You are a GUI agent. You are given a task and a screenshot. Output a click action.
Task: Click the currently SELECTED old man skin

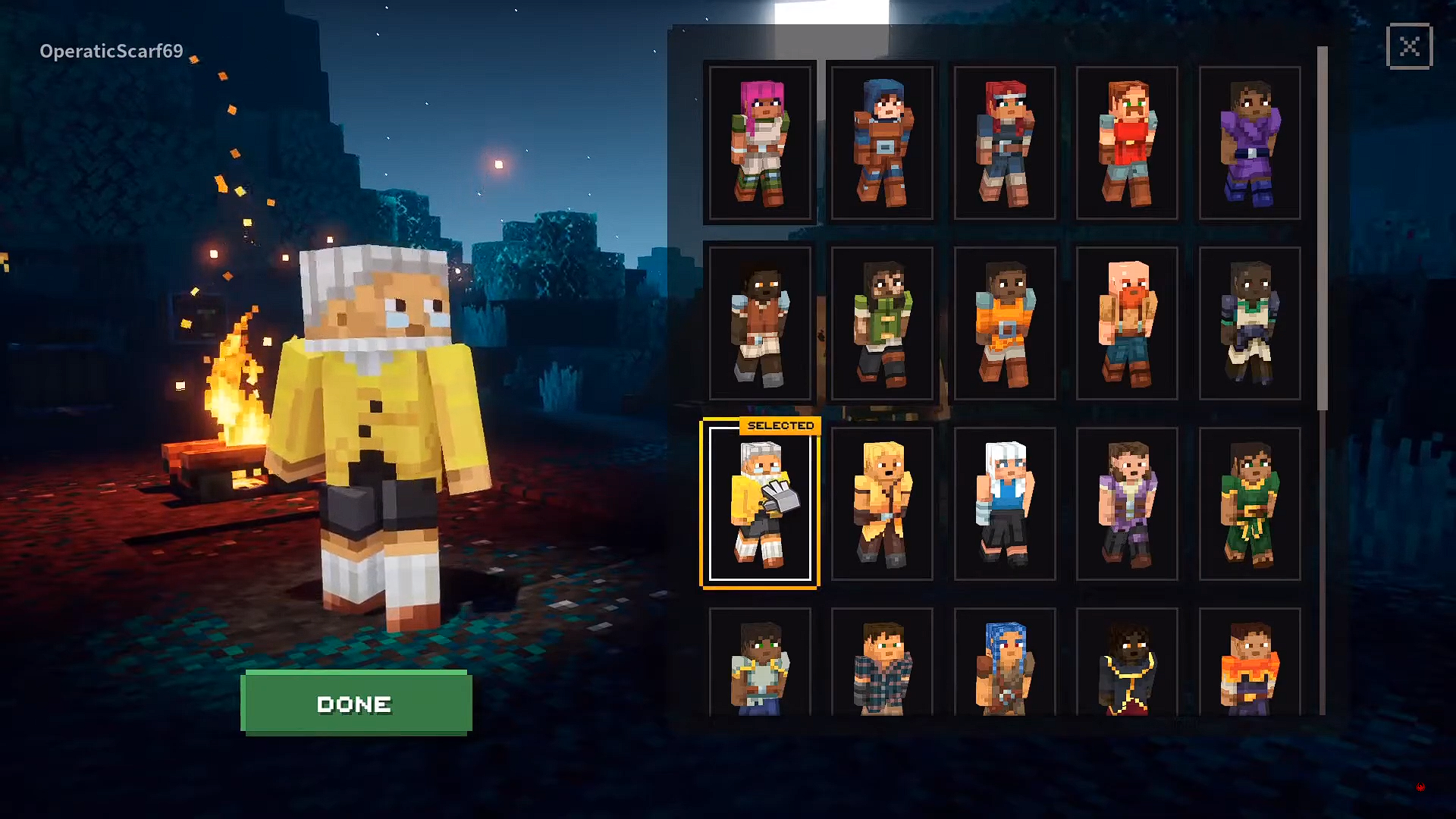(759, 504)
